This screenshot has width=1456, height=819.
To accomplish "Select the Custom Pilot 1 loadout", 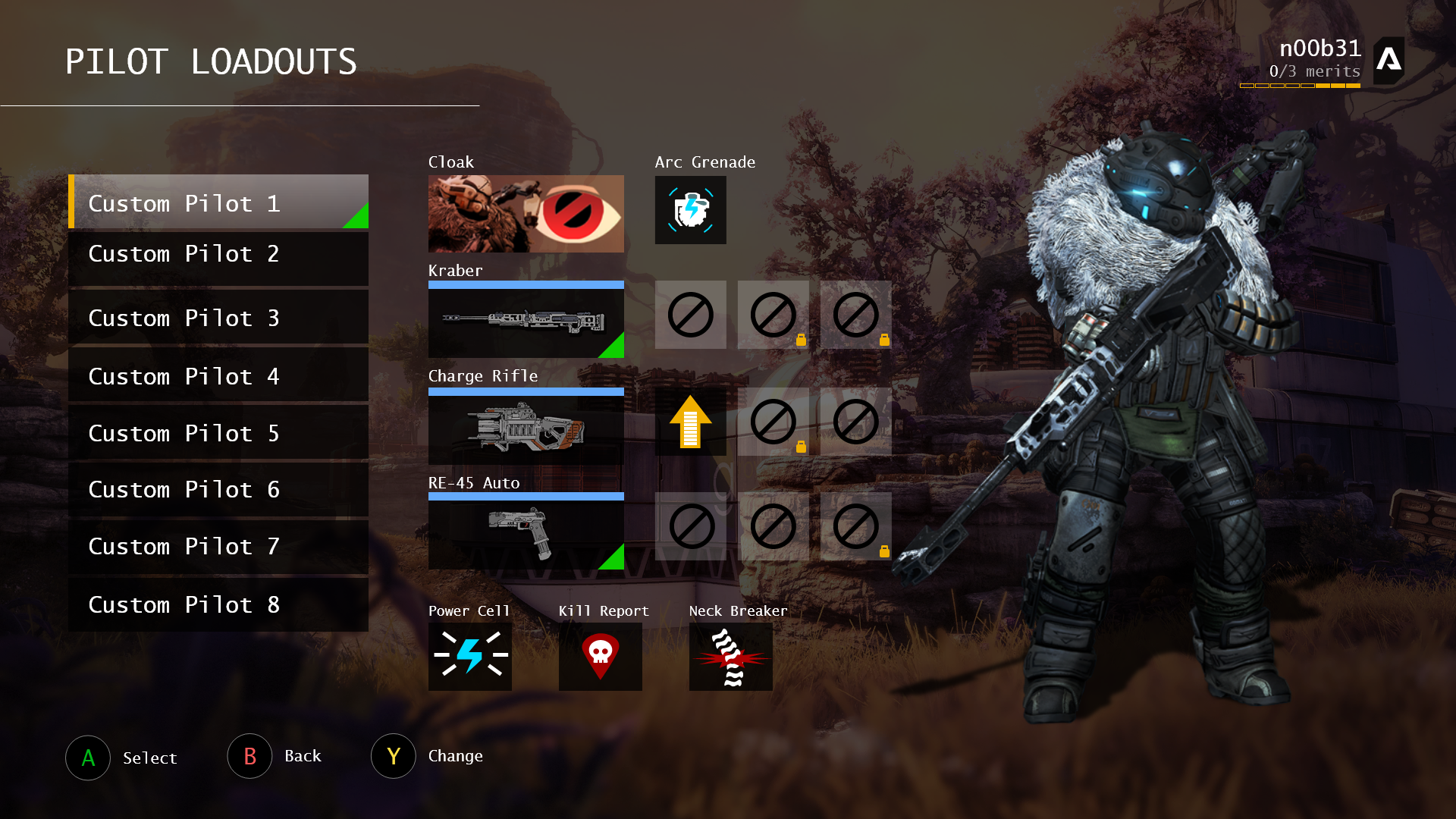I will point(218,202).
